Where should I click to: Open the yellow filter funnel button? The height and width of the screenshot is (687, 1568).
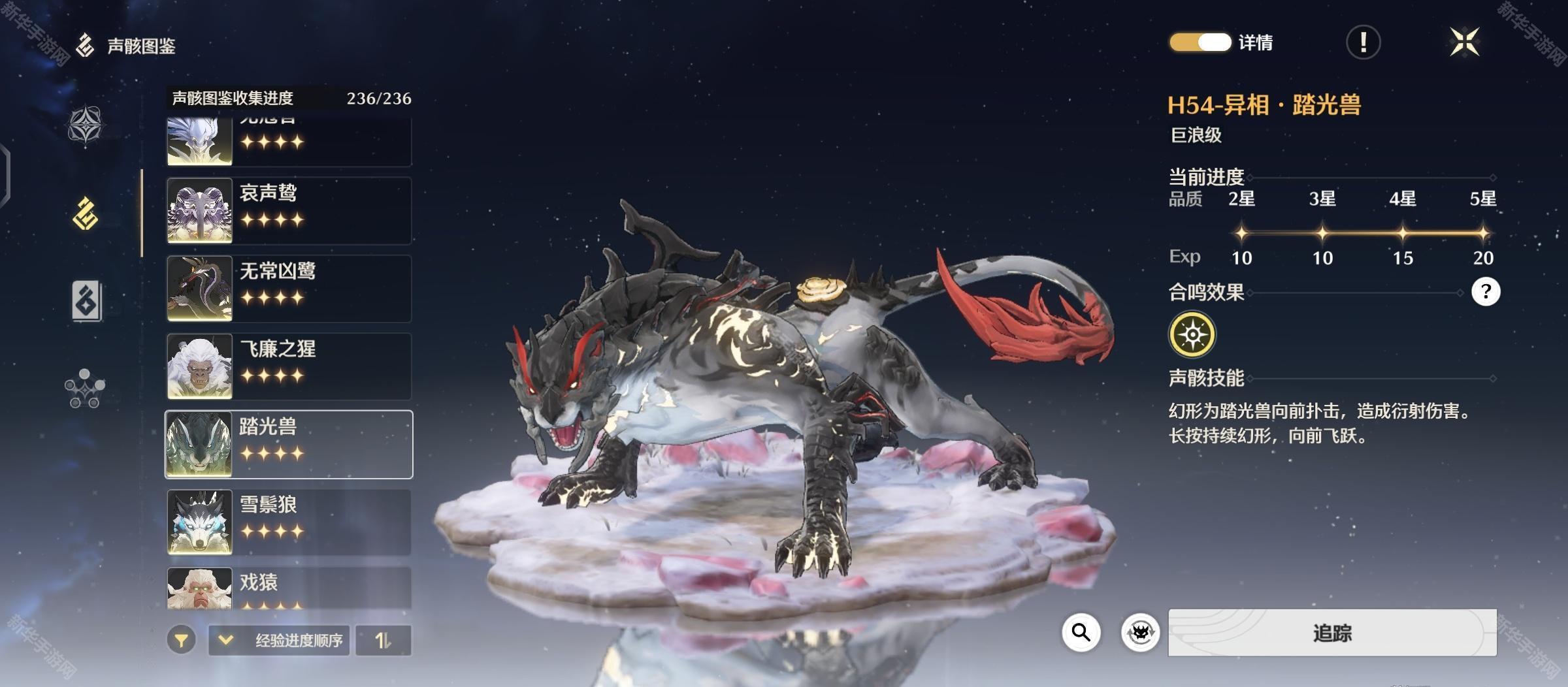181,640
